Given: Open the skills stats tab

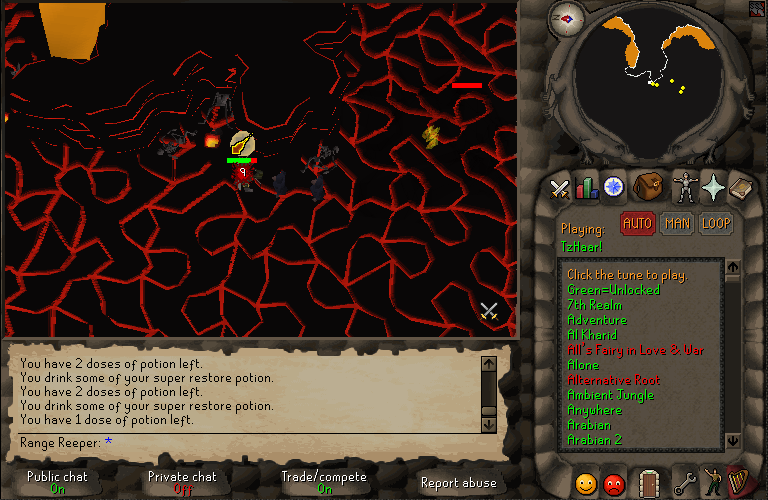Looking at the screenshot, I should pyautogui.click(x=585, y=187).
